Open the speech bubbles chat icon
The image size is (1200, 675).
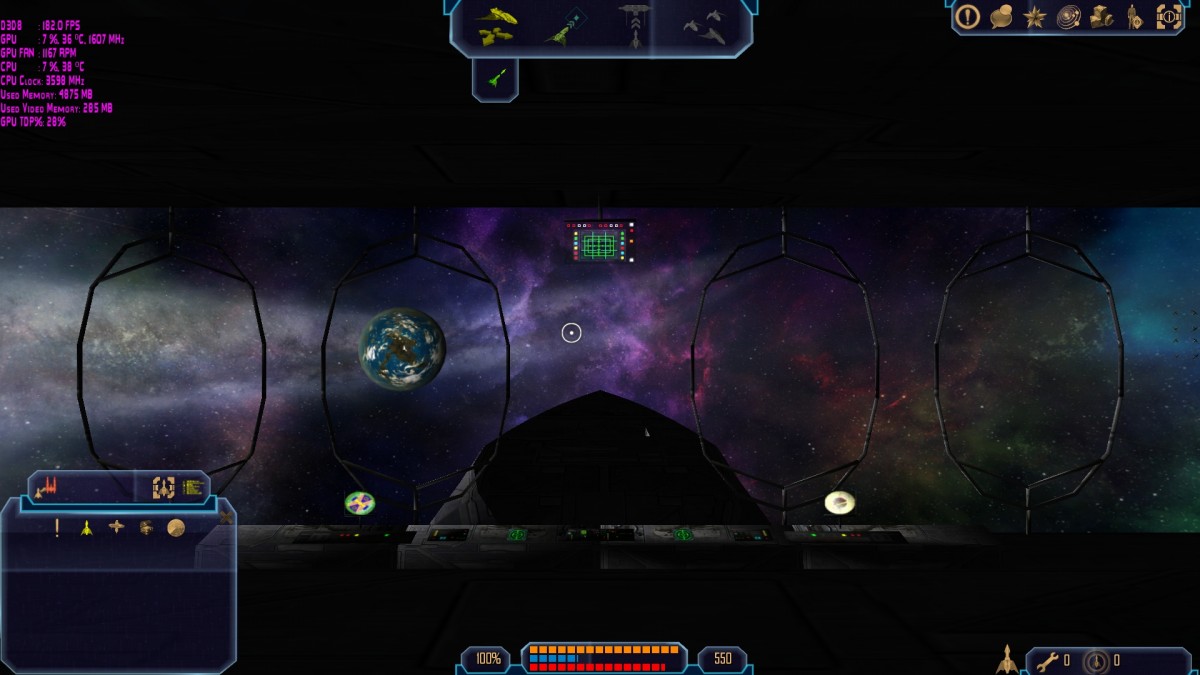pos(1001,16)
